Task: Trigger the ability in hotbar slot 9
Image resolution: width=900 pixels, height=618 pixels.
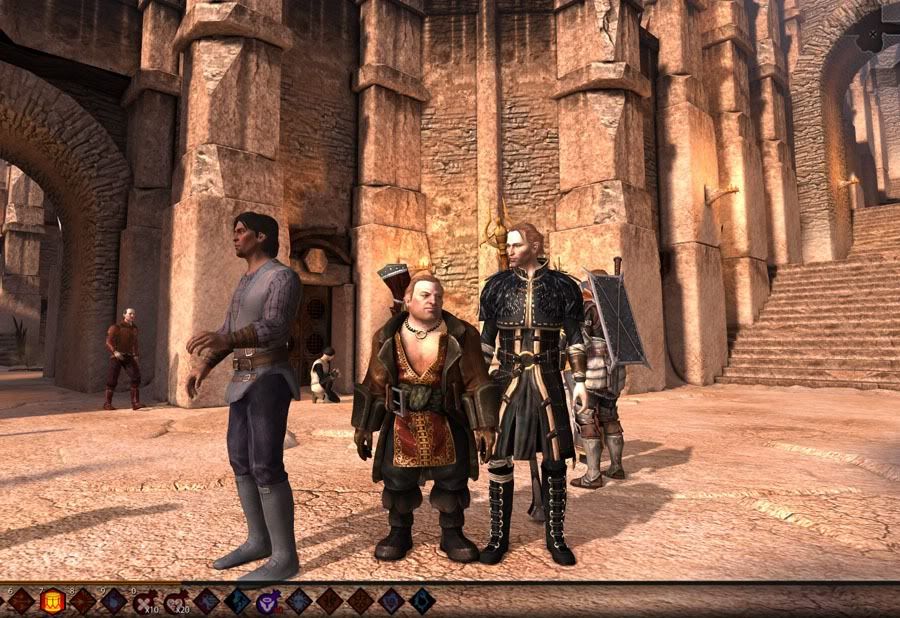Action: (x=114, y=601)
